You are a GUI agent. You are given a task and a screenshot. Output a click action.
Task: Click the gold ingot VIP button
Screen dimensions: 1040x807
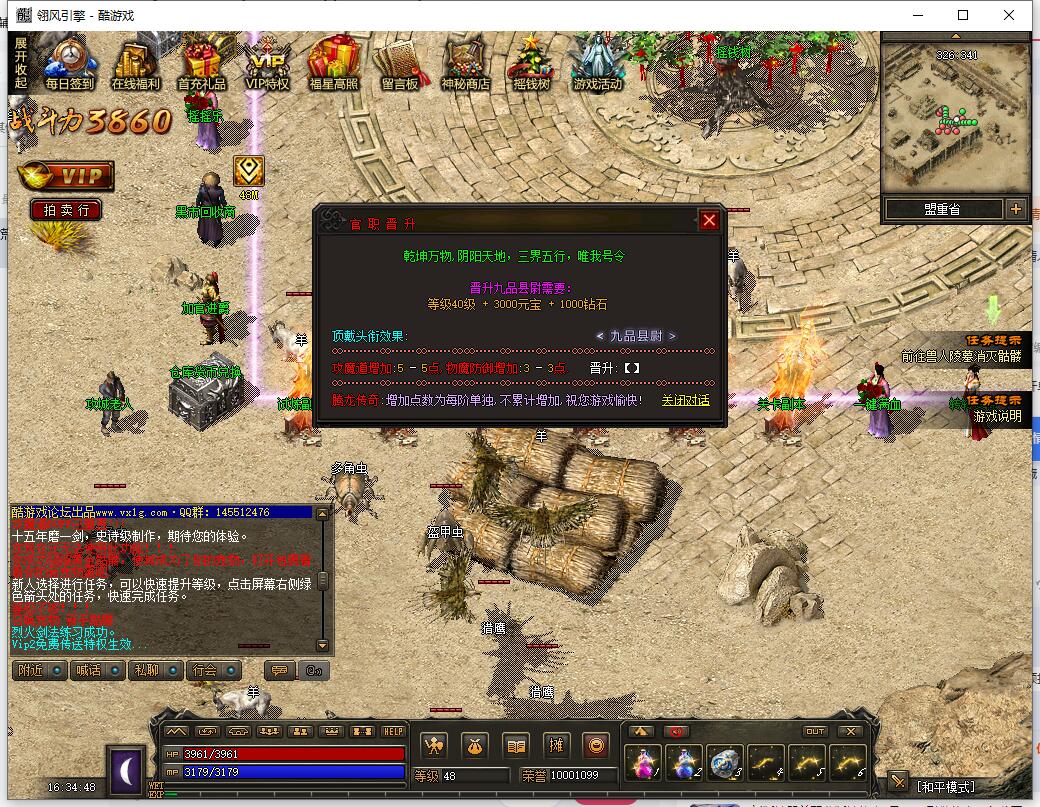[x=65, y=176]
